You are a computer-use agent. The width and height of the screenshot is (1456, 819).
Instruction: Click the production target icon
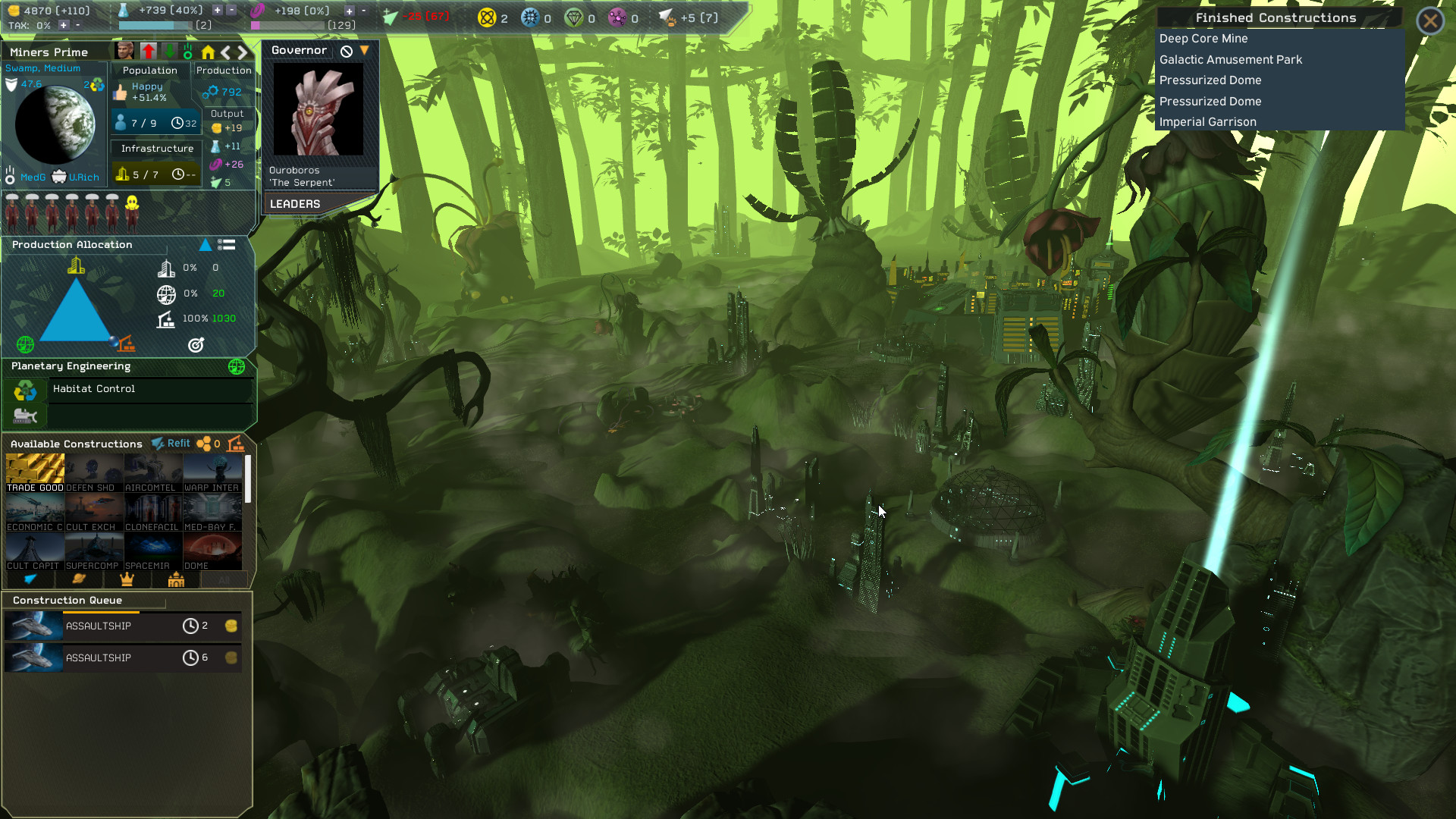pos(196,345)
